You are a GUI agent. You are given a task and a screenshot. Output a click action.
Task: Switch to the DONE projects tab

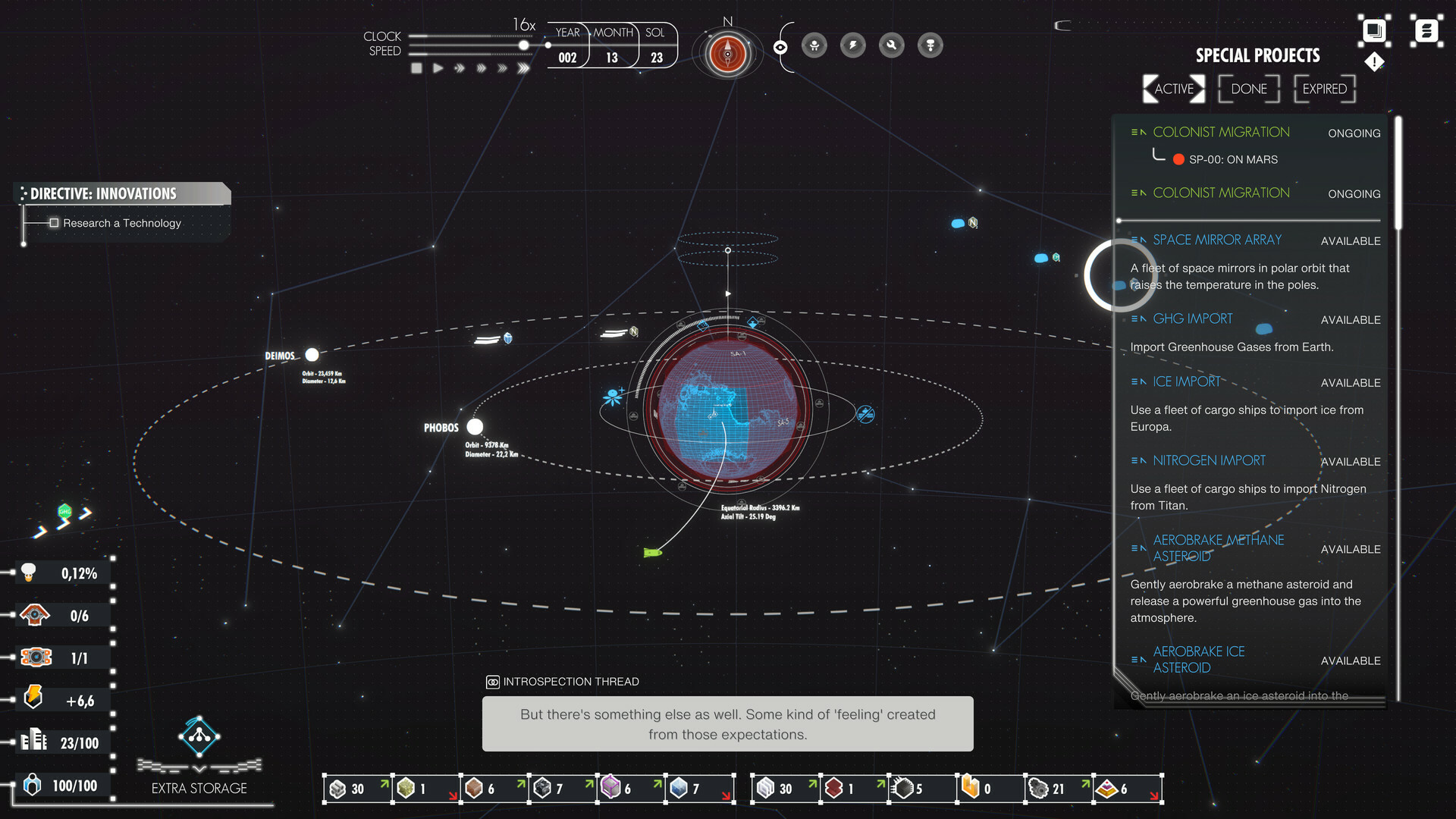(1249, 89)
